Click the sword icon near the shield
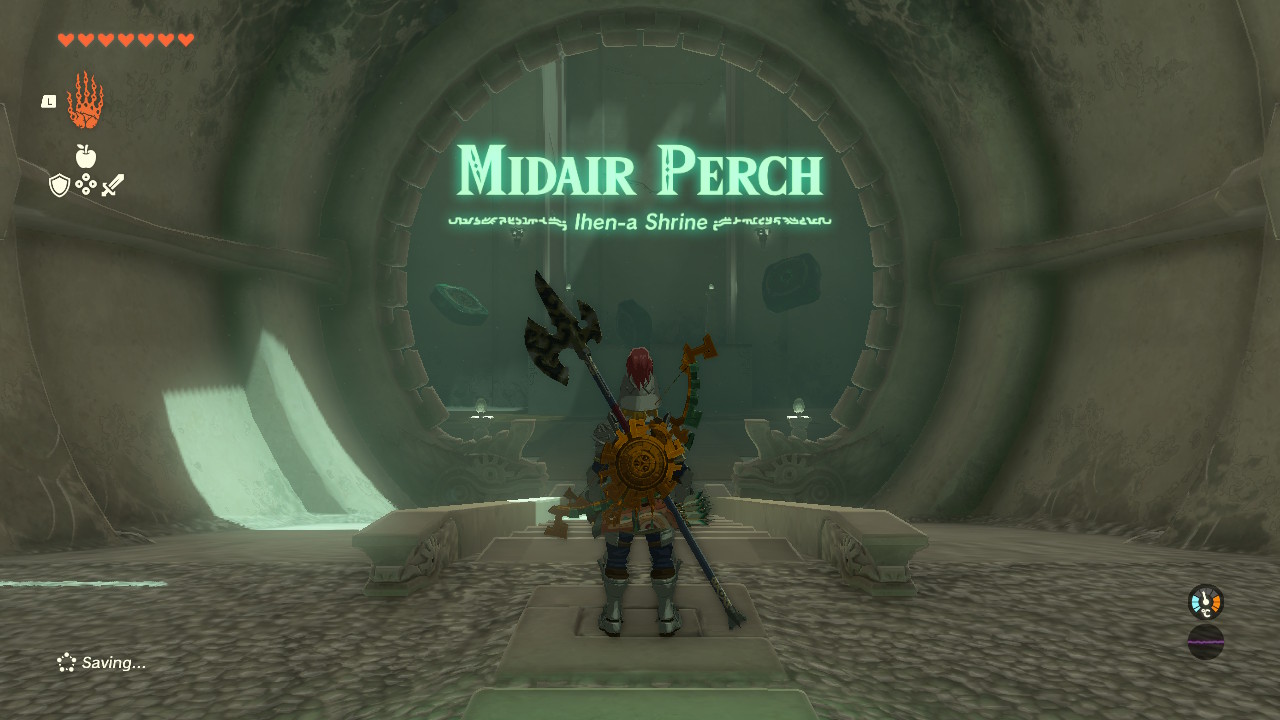 [x=111, y=184]
